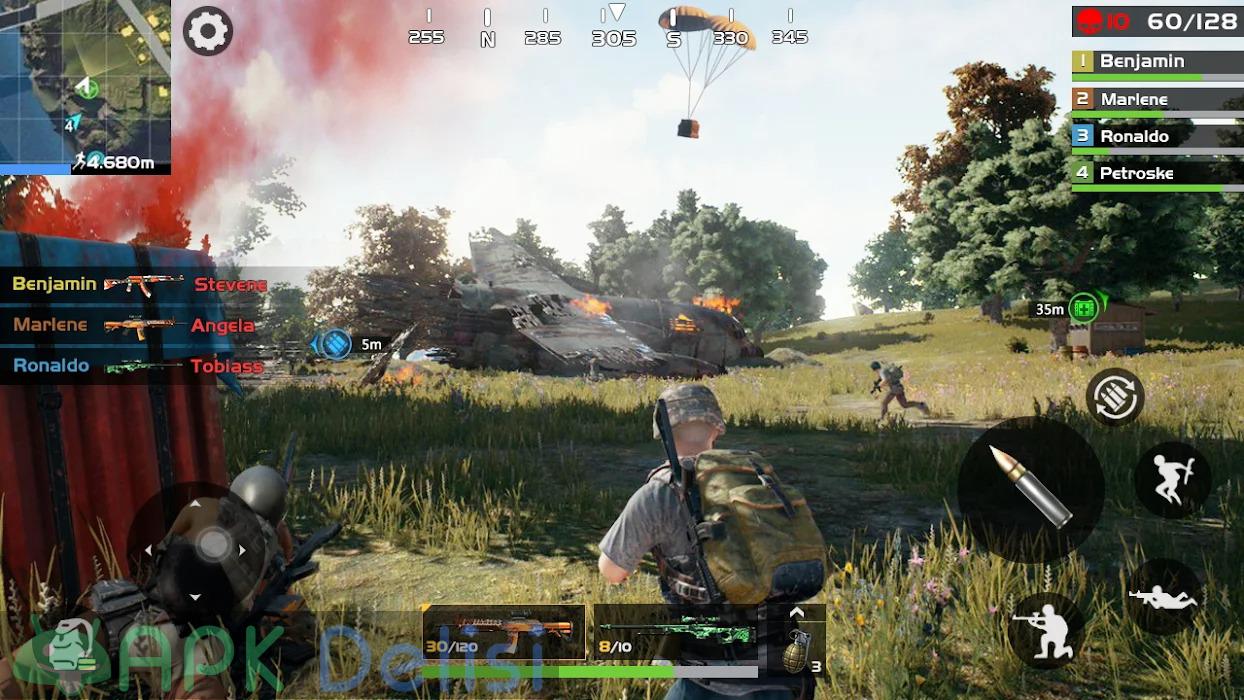
Task: Tap the virtual movement joystick
Action: pos(213,545)
